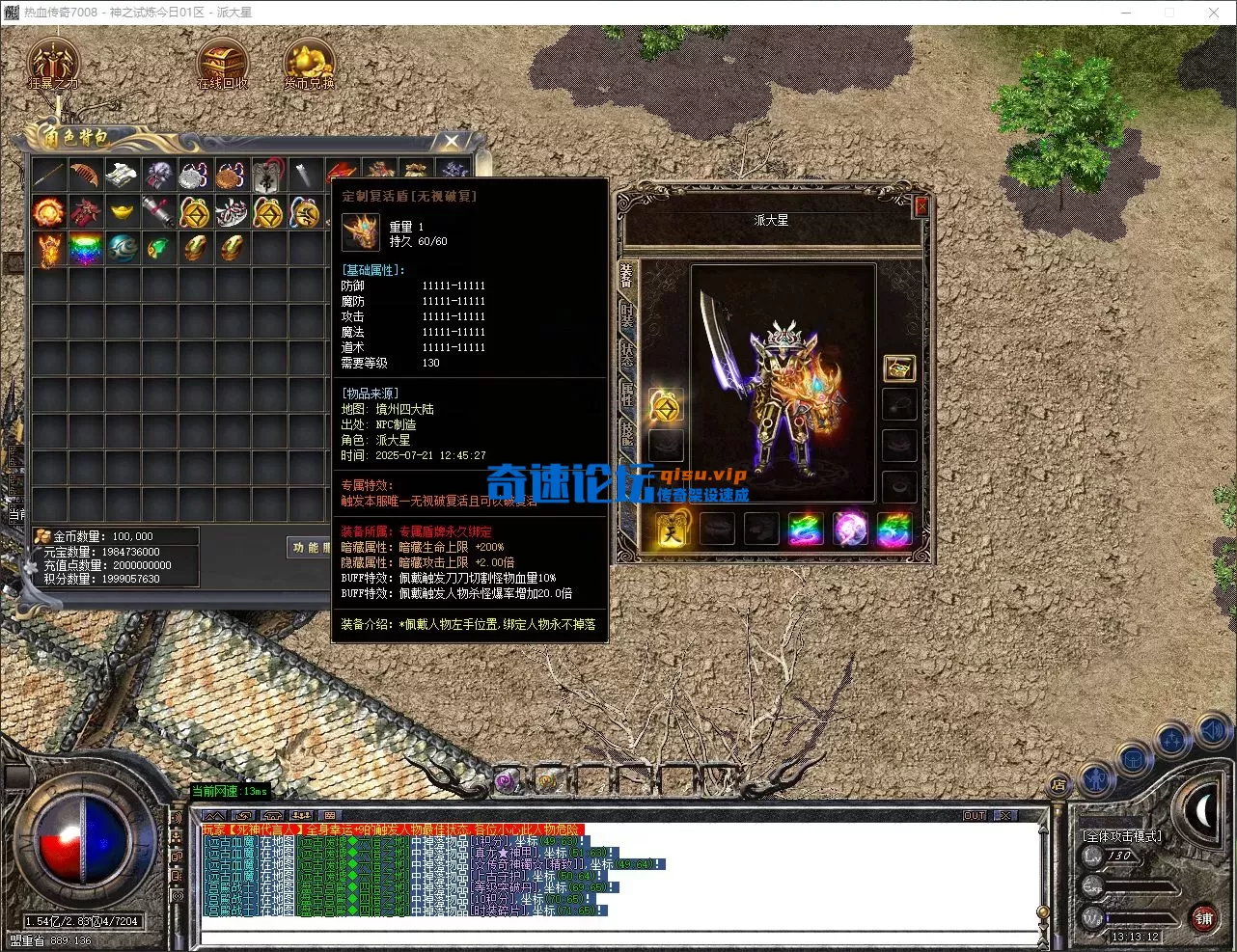
Task: Select the flaming orb item in the backpack
Action: [48, 211]
